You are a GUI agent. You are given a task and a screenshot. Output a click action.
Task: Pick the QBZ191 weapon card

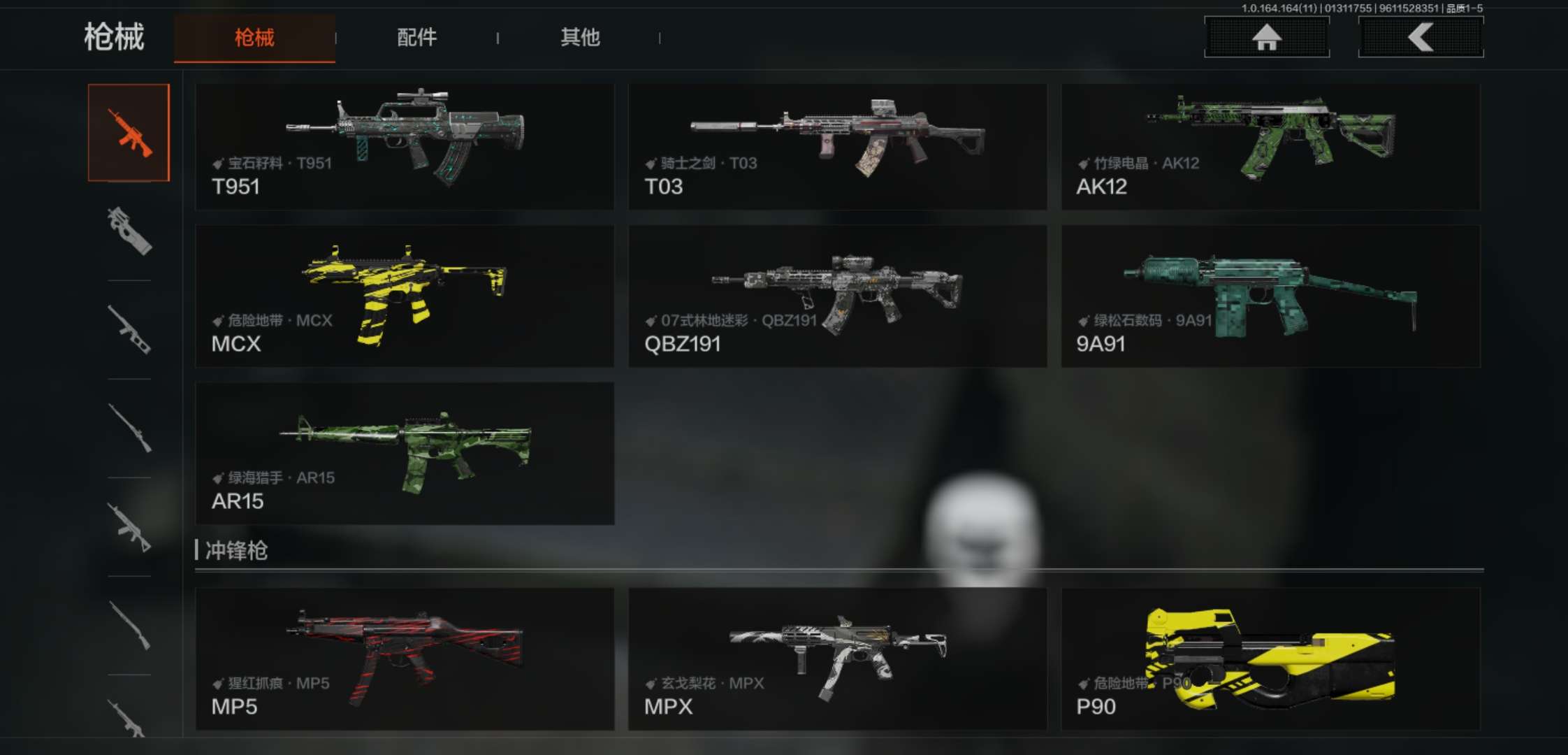tap(837, 296)
